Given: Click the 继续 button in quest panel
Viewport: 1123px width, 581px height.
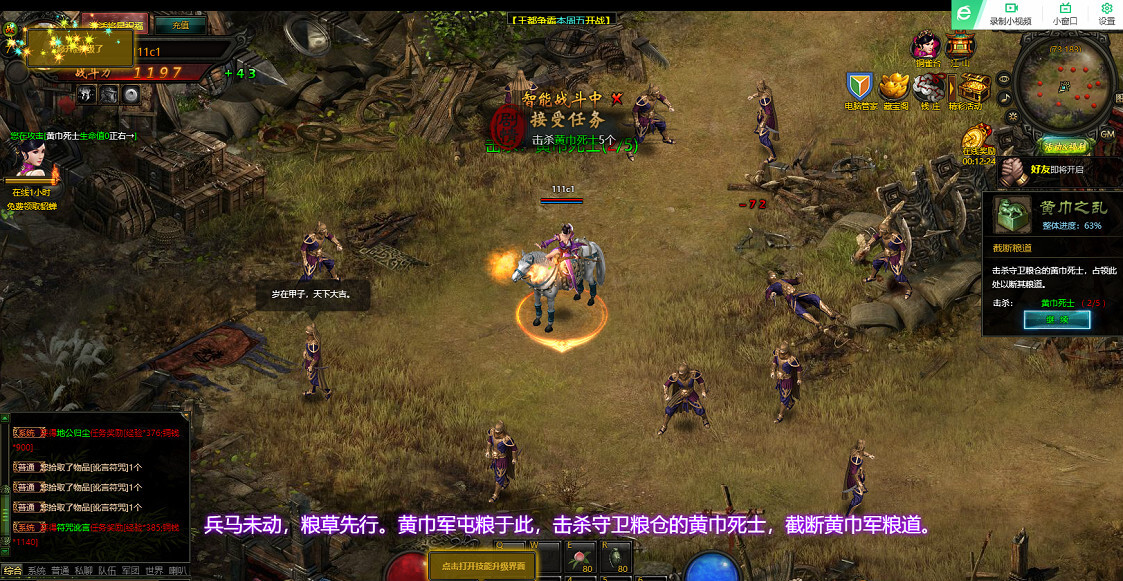Looking at the screenshot, I should (1057, 320).
